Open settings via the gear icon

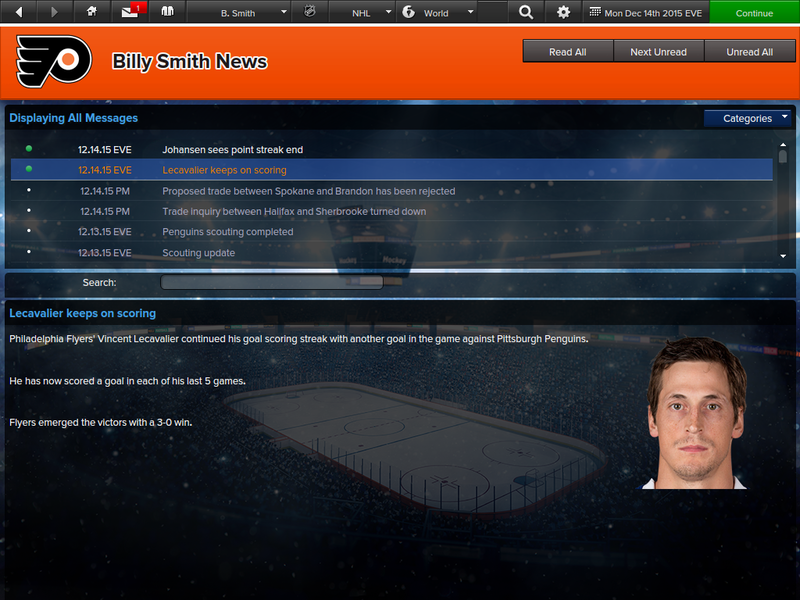coord(564,13)
